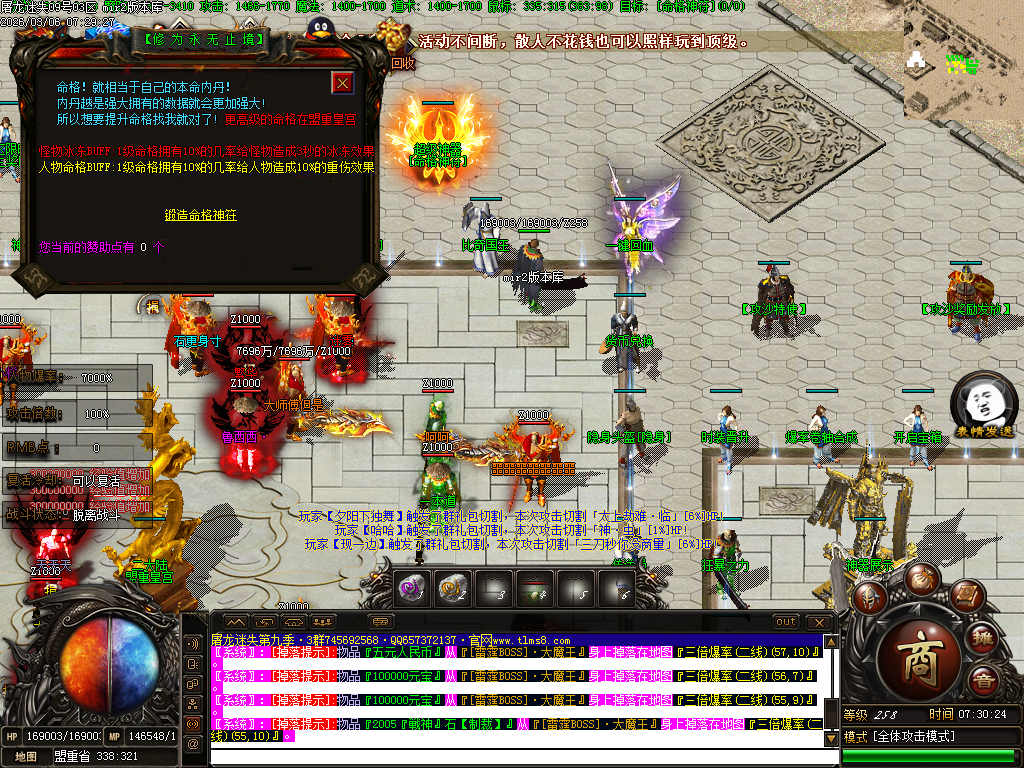Open the bag inventory icon
Screen dimensions: 1024x768
[x=922, y=578]
